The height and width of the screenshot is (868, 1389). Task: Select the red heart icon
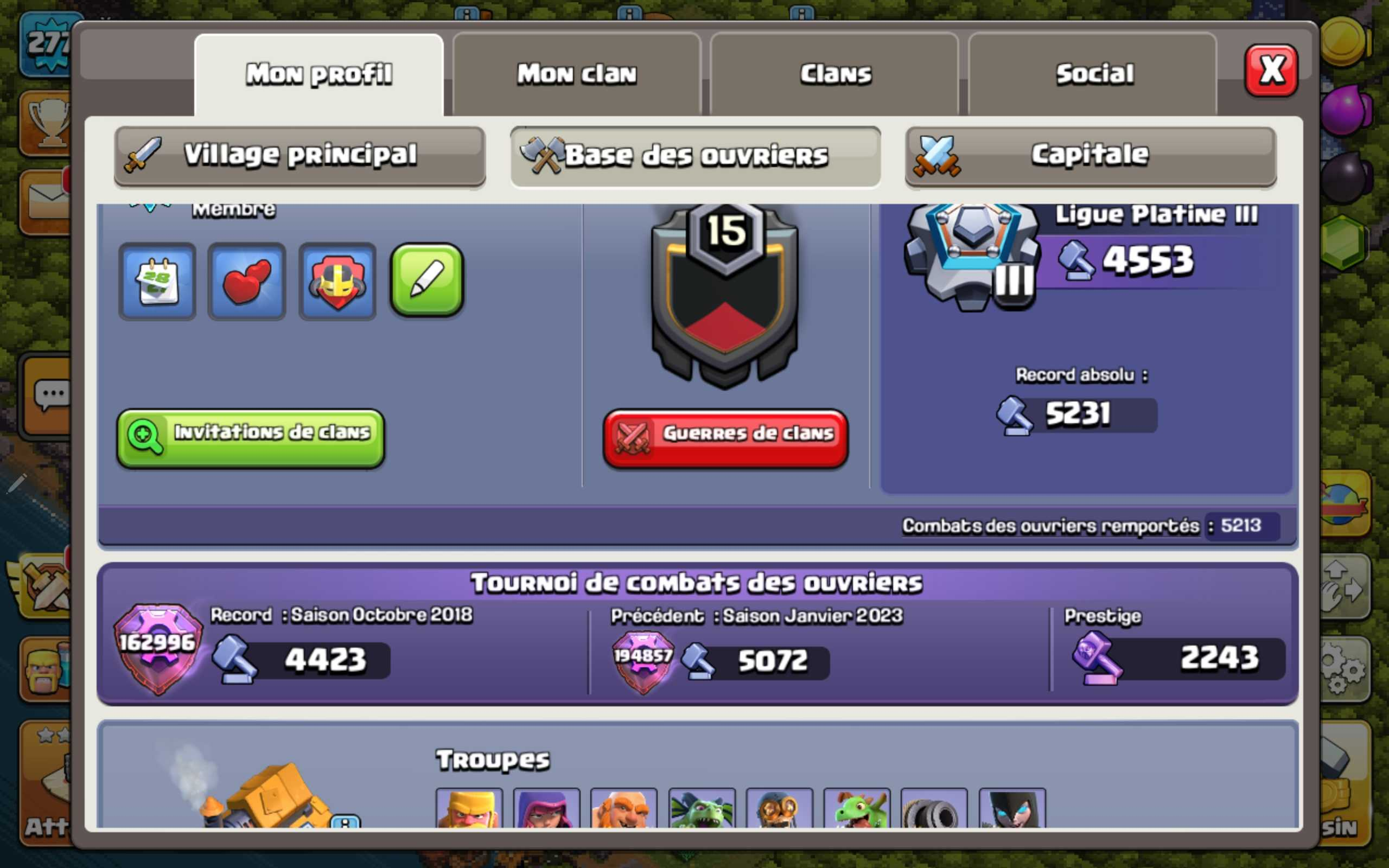246,280
